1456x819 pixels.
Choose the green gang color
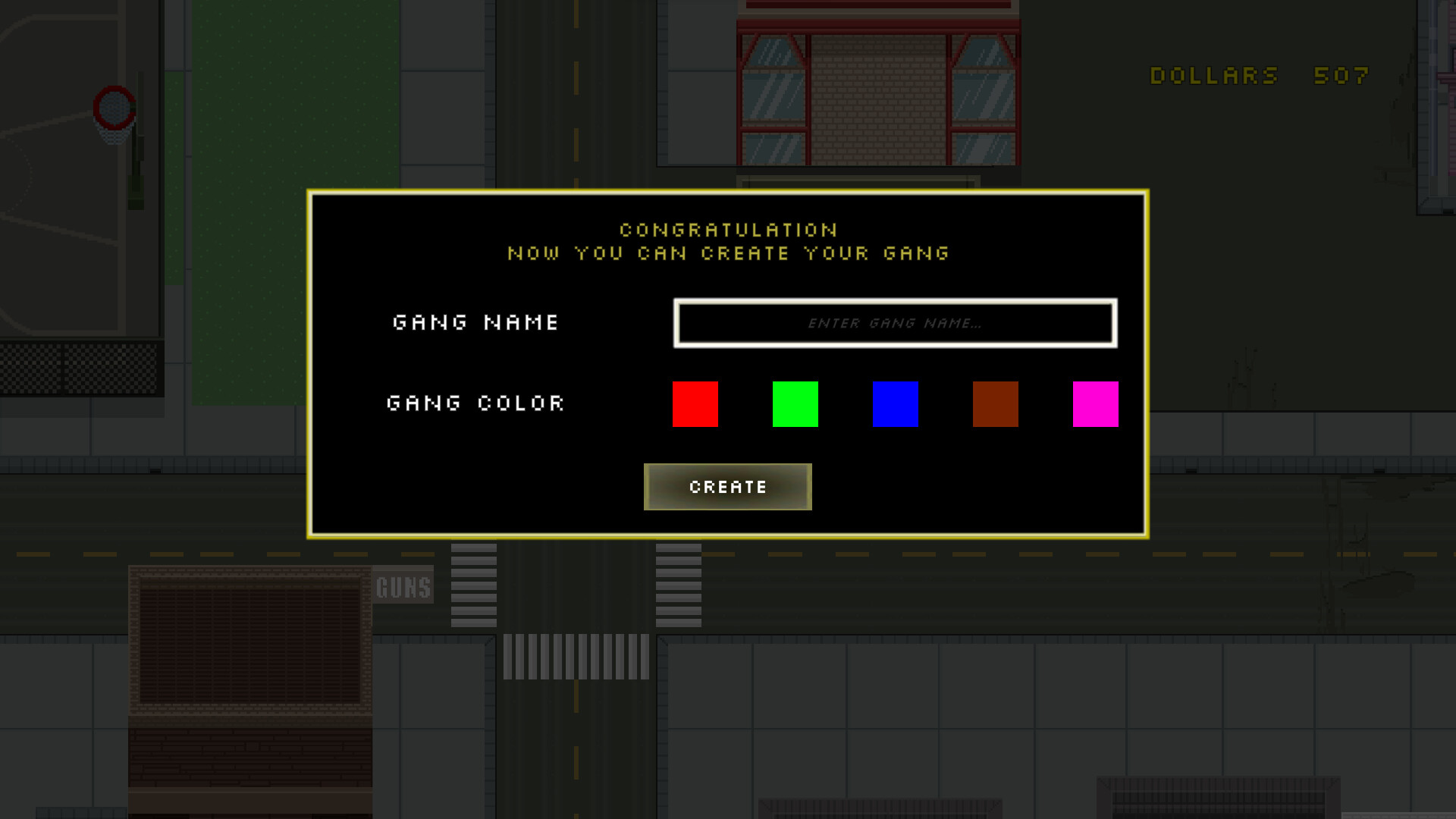pyautogui.click(x=795, y=403)
